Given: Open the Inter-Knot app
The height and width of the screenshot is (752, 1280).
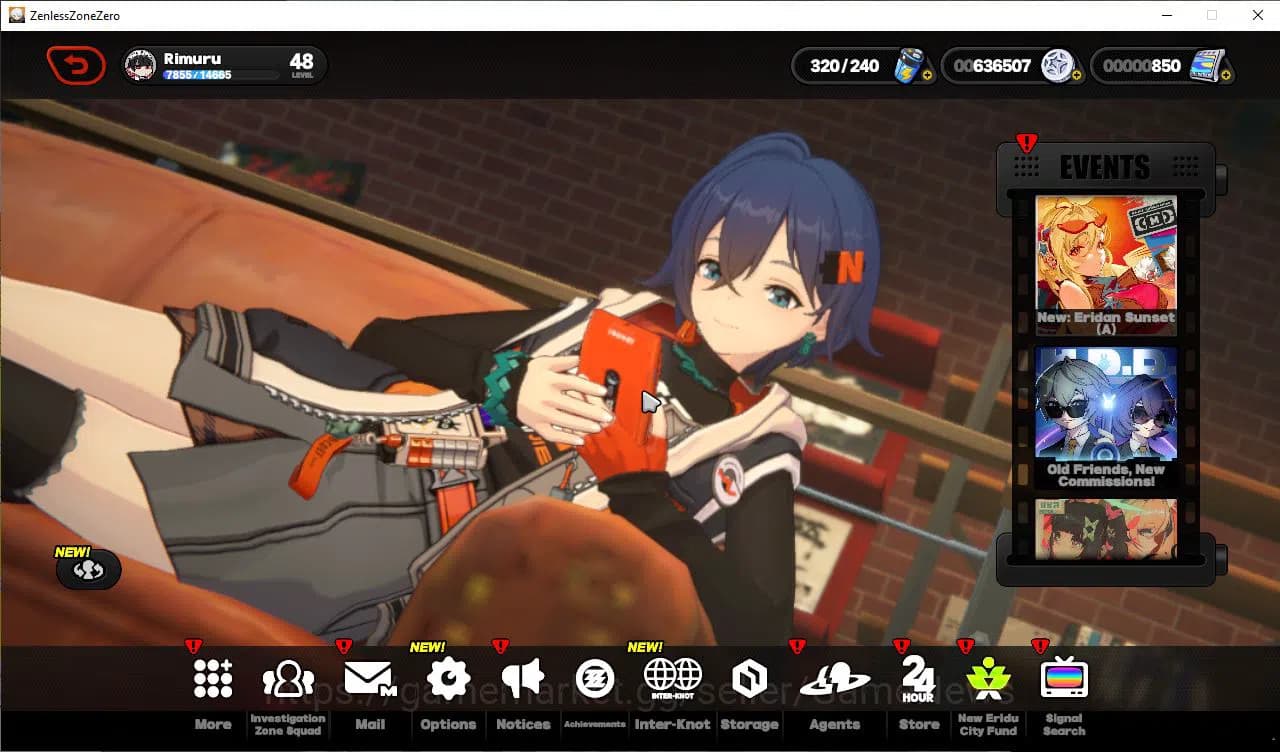Looking at the screenshot, I should click(x=672, y=678).
